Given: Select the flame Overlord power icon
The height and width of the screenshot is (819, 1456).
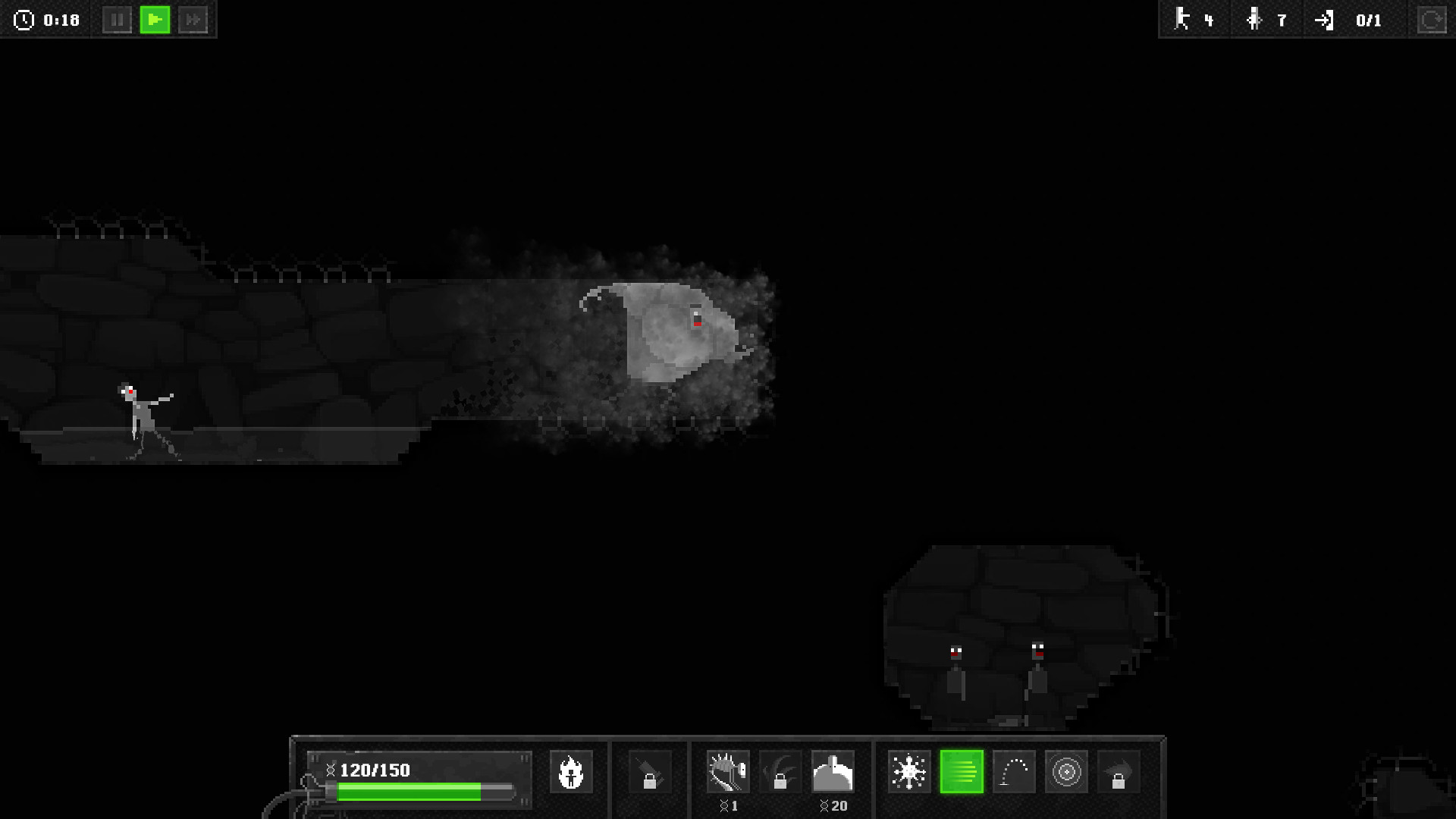Looking at the screenshot, I should pyautogui.click(x=571, y=771).
